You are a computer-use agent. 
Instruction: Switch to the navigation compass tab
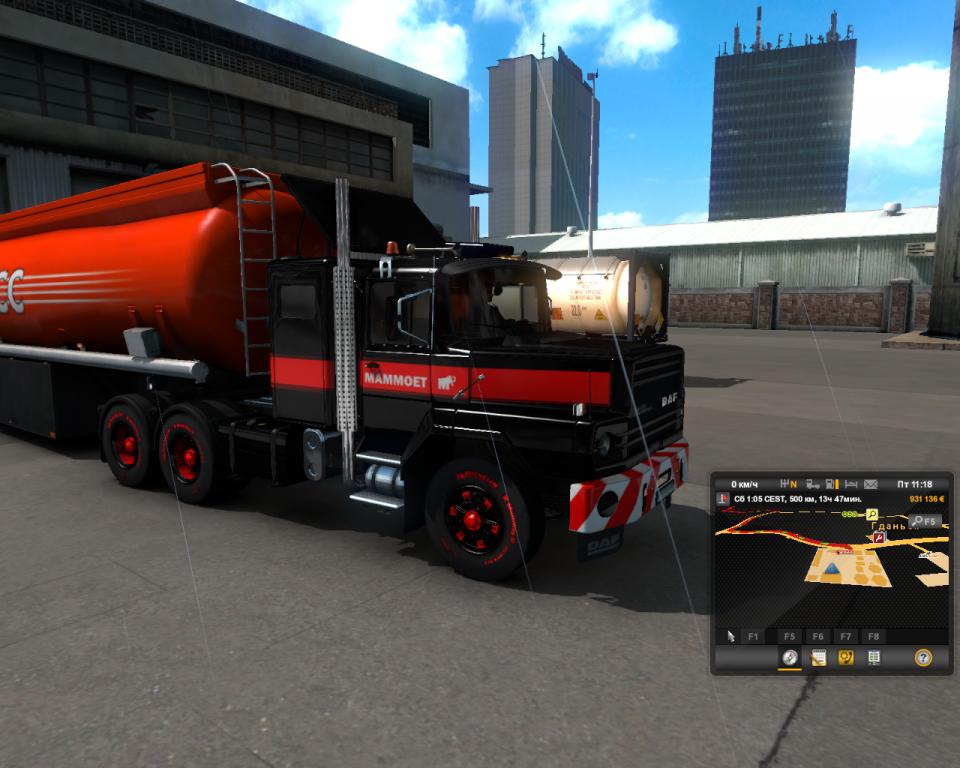coord(790,657)
